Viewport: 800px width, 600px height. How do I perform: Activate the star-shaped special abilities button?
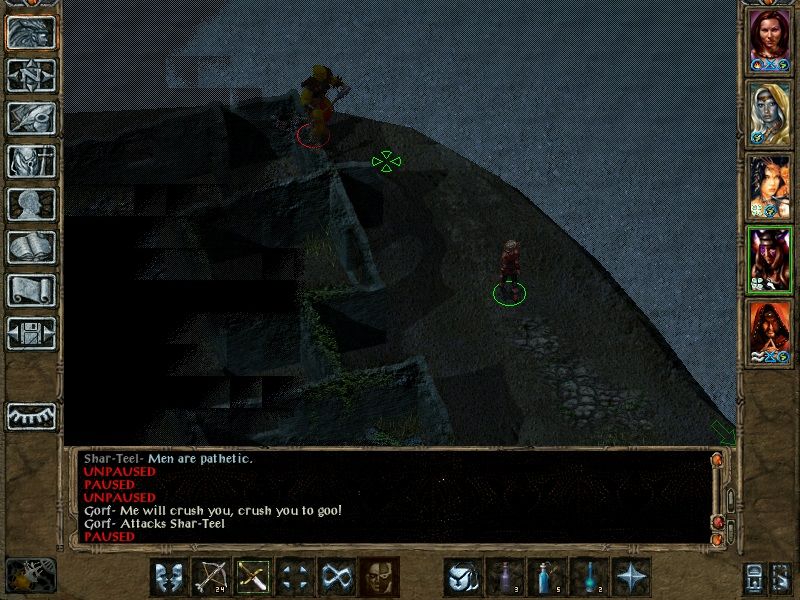tap(632, 577)
